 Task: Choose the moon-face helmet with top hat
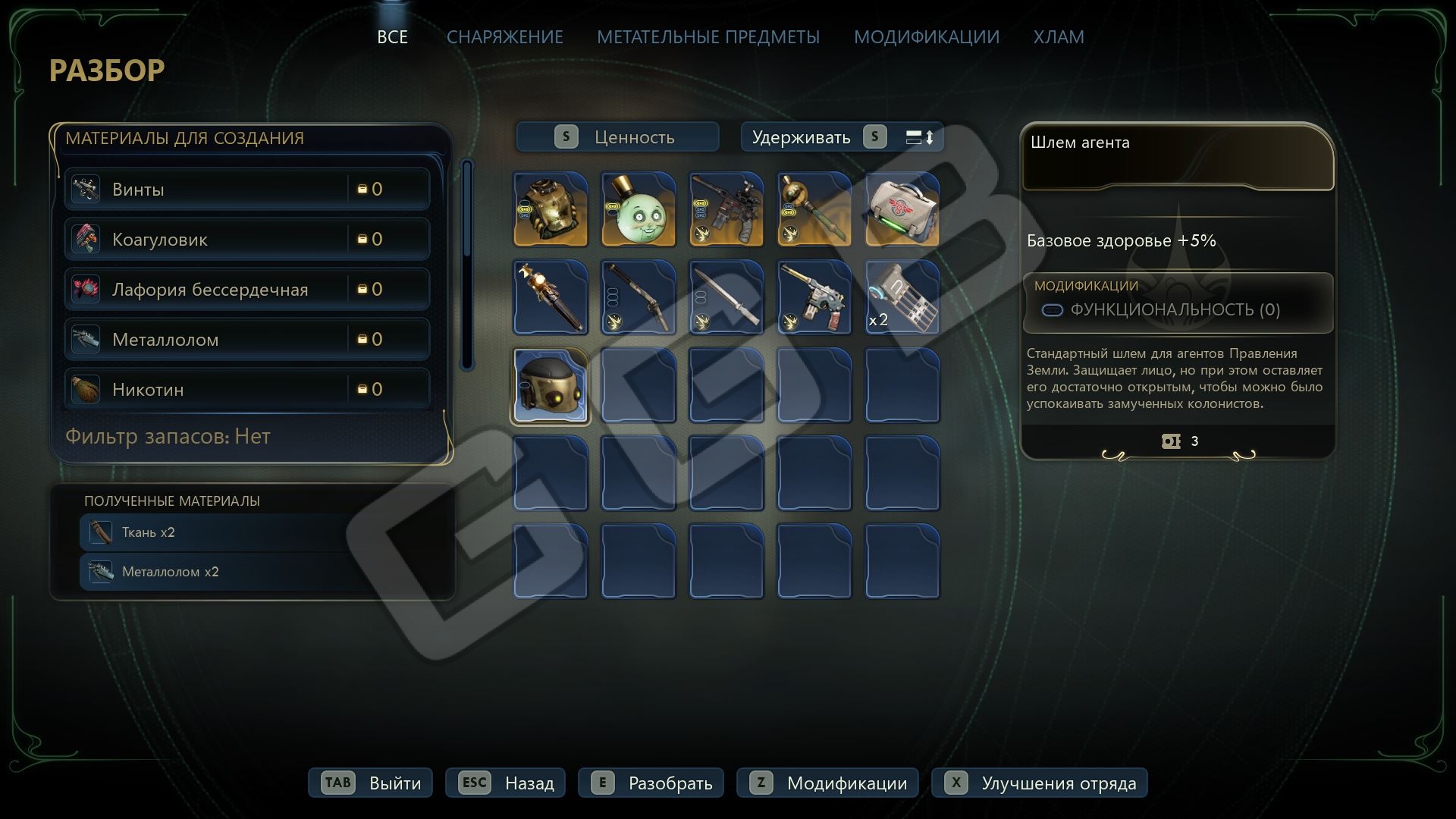click(x=639, y=209)
